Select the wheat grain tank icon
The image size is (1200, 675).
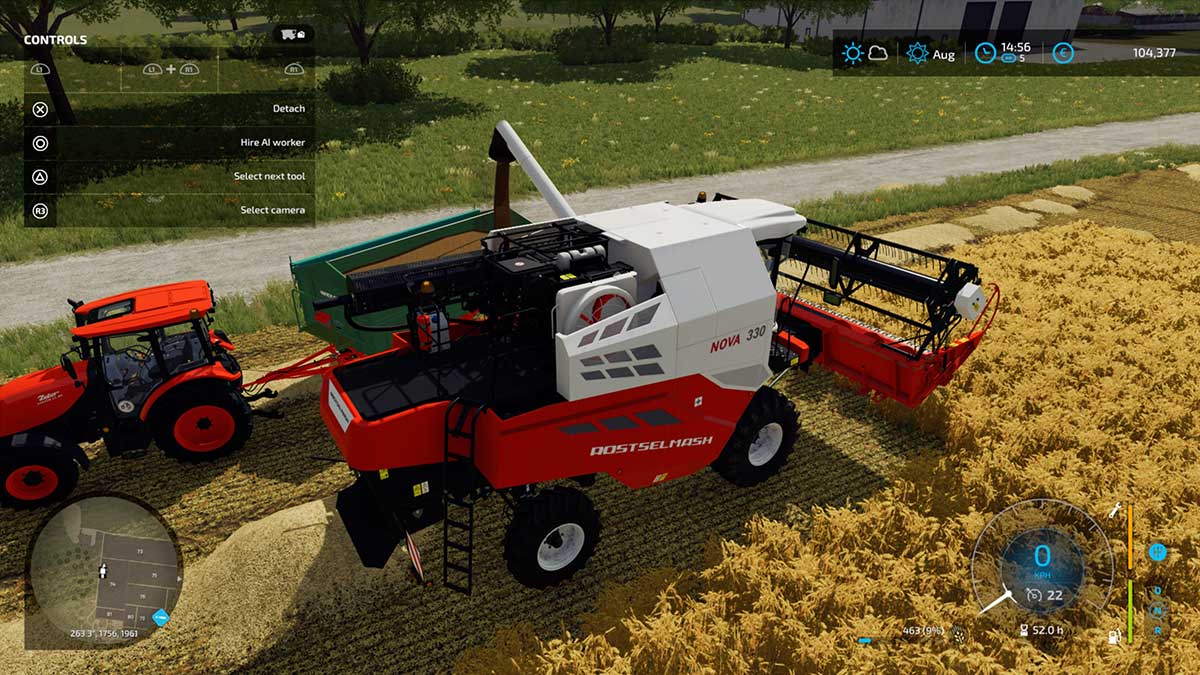click(959, 632)
